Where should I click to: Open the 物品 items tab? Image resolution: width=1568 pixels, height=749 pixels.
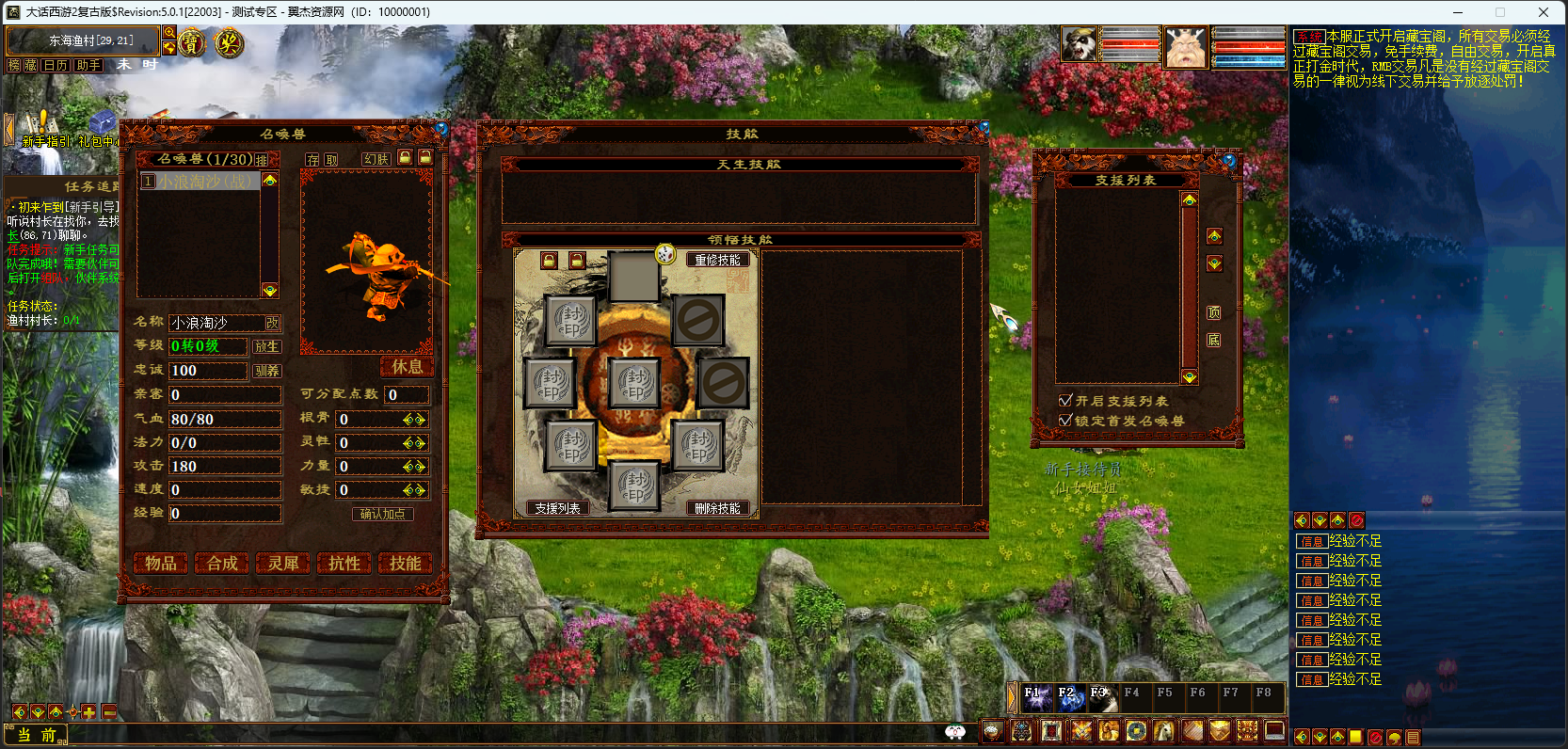tap(160, 563)
